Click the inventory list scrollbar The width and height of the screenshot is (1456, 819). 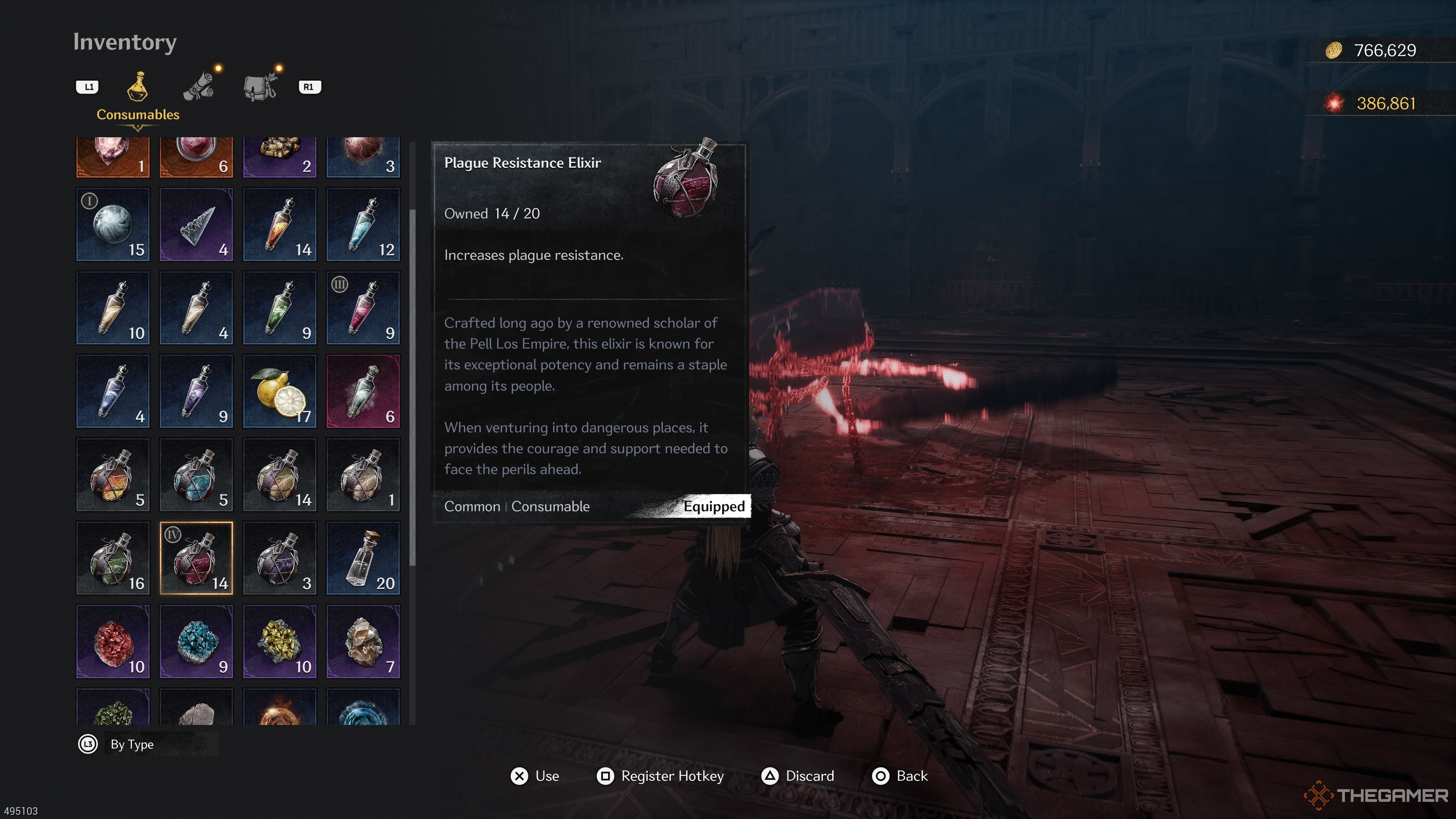413,387
